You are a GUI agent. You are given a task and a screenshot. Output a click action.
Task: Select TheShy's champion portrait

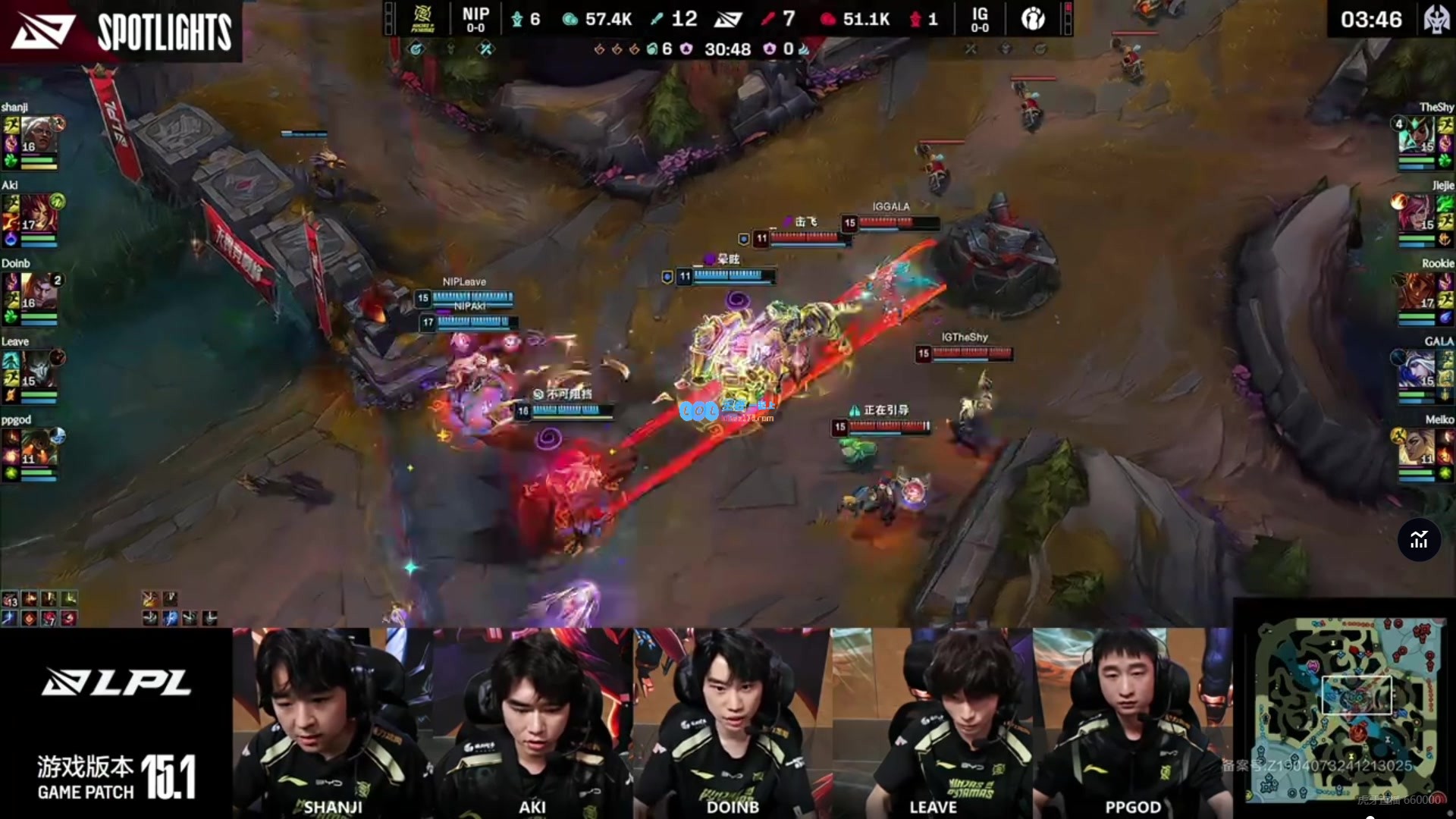(1417, 135)
